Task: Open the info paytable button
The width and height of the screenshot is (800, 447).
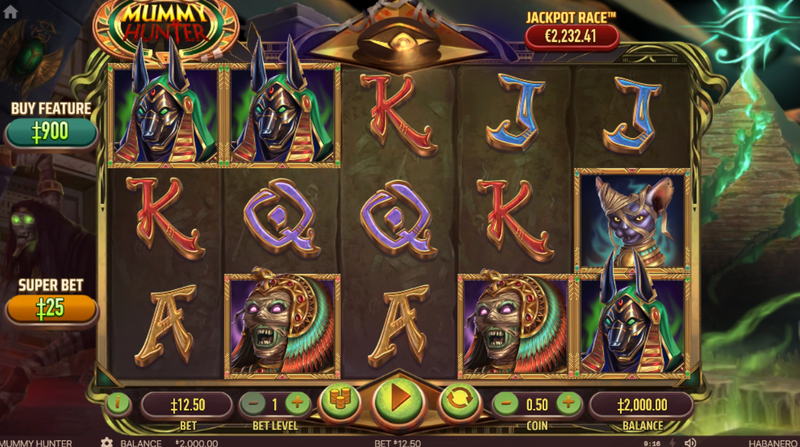Action: (118, 404)
